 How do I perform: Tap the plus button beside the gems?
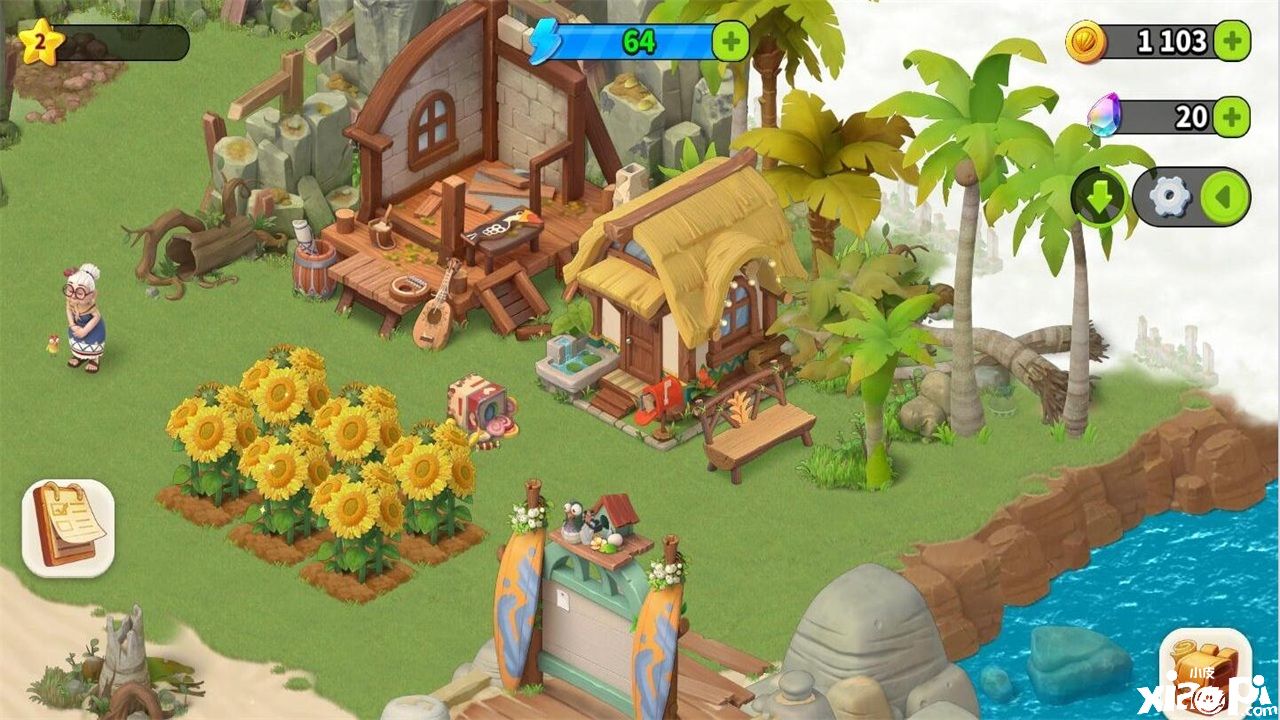click(1232, 117)
